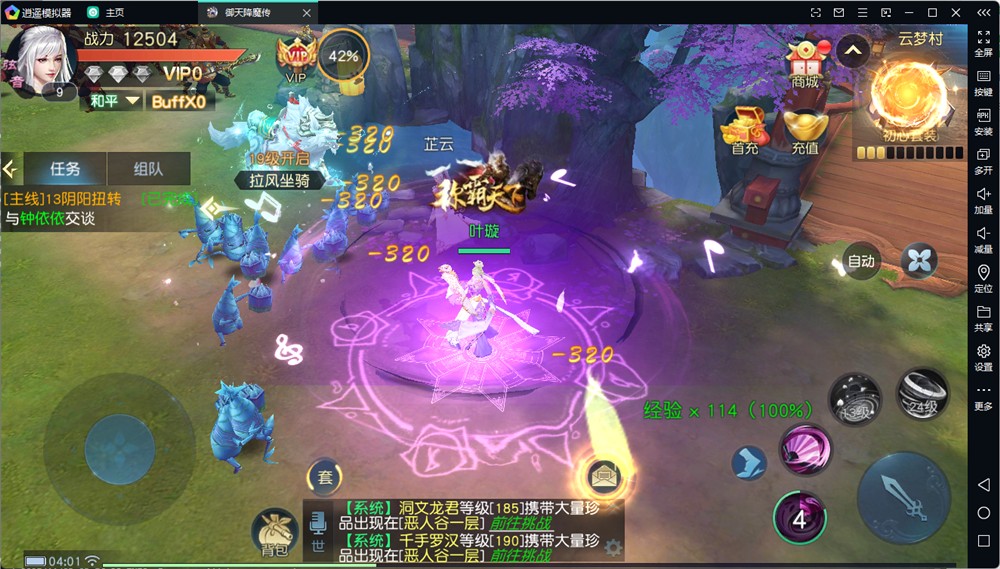
Task: Switch to the 任务 quest tab
Action: click(65, 169)
